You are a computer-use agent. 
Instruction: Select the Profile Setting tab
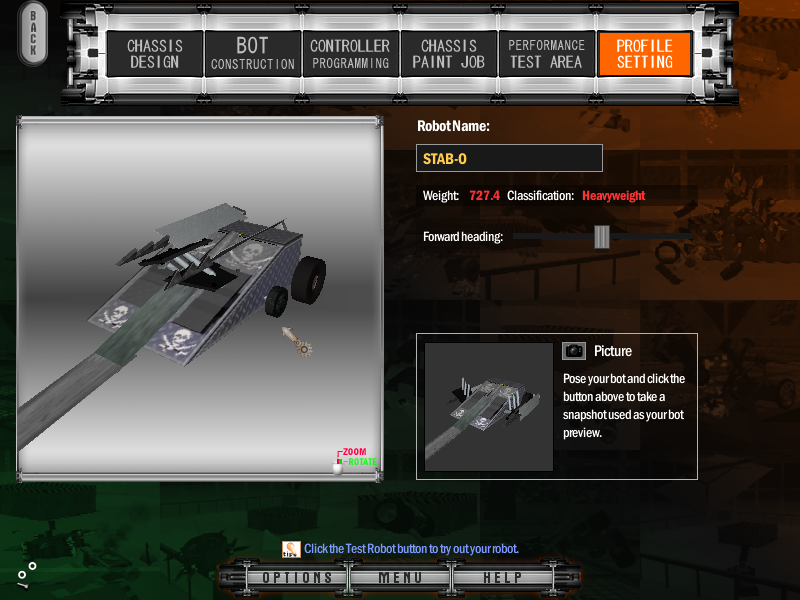click(644, 54)
